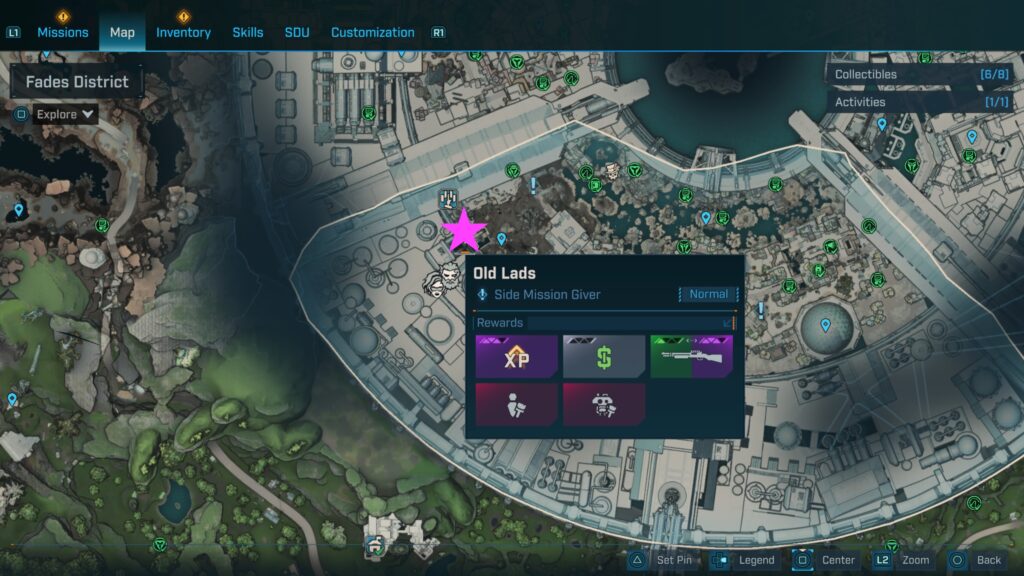Click the Rewards header expand arrow
This screenshot has width=1024, height=576.
point(728,323)
